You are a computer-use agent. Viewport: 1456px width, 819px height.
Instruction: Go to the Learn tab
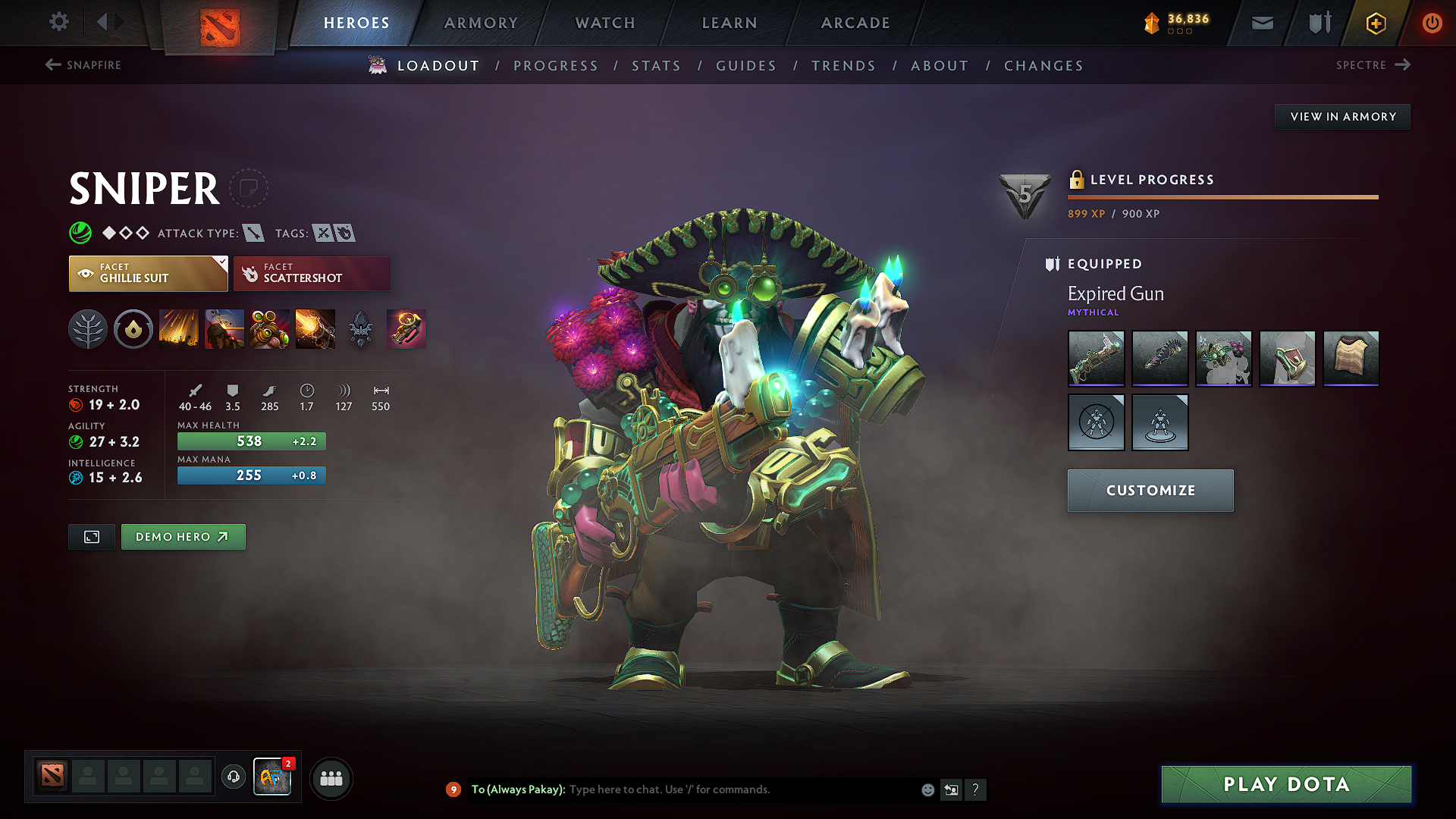coord(730,23)
